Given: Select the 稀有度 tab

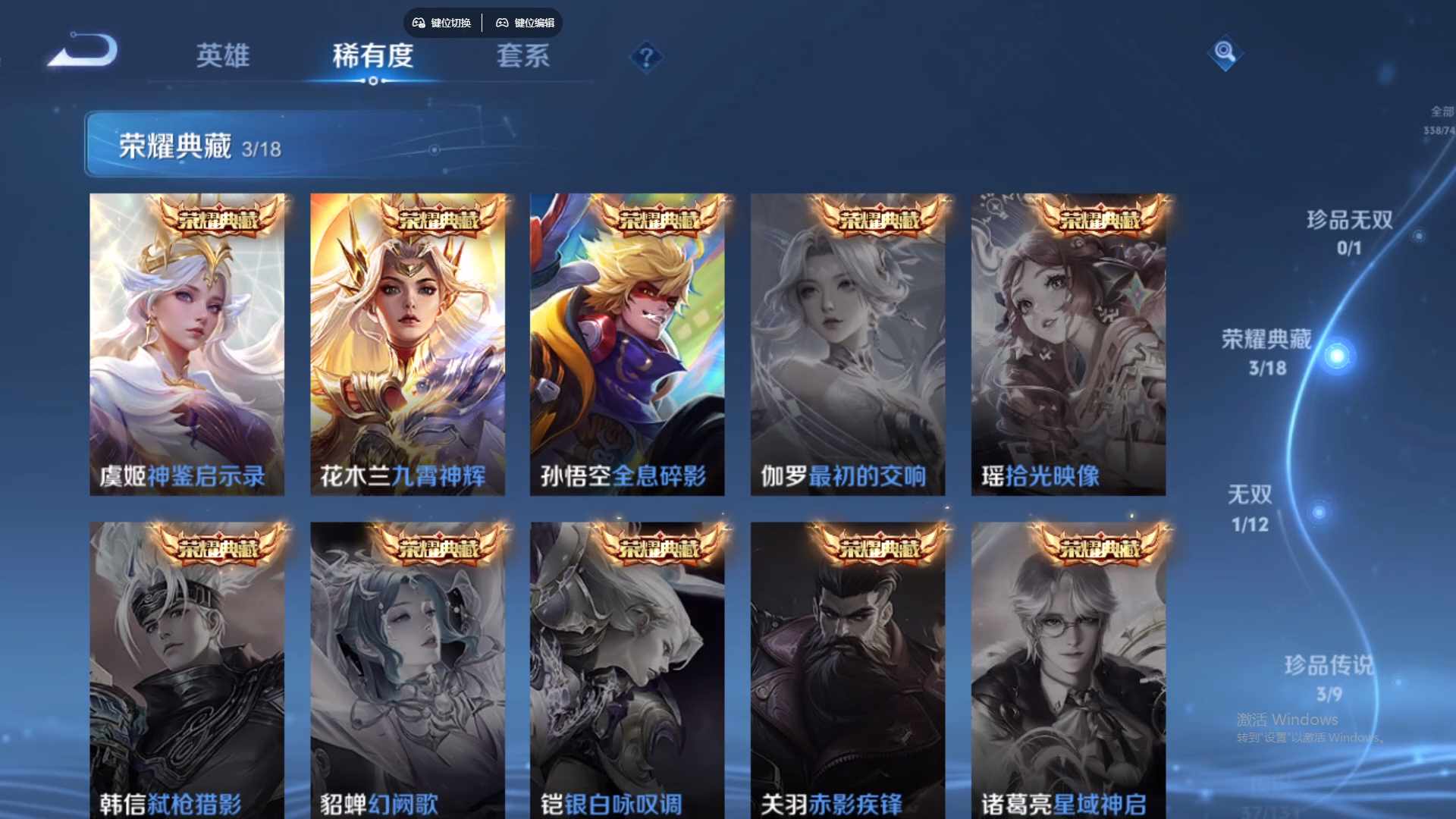Looking at the screenshot, I should tap(372, 56).
